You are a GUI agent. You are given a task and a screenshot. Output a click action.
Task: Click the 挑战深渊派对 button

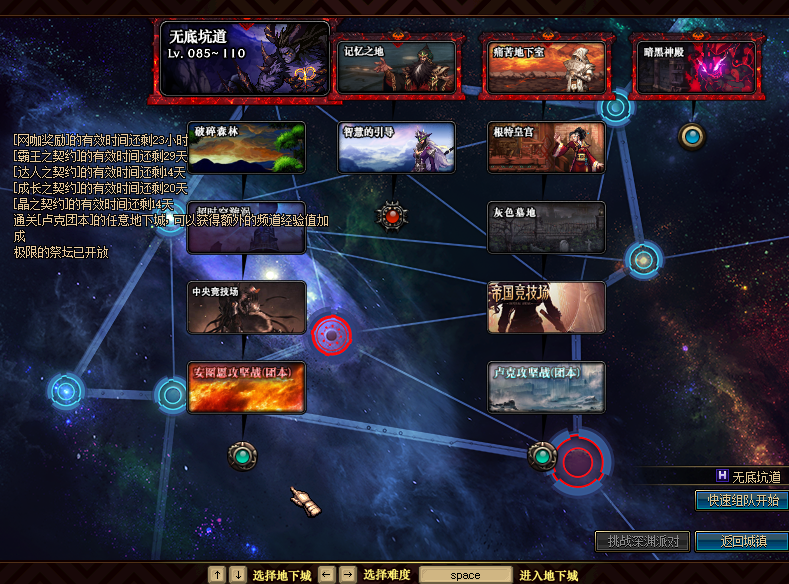[642, 541]
